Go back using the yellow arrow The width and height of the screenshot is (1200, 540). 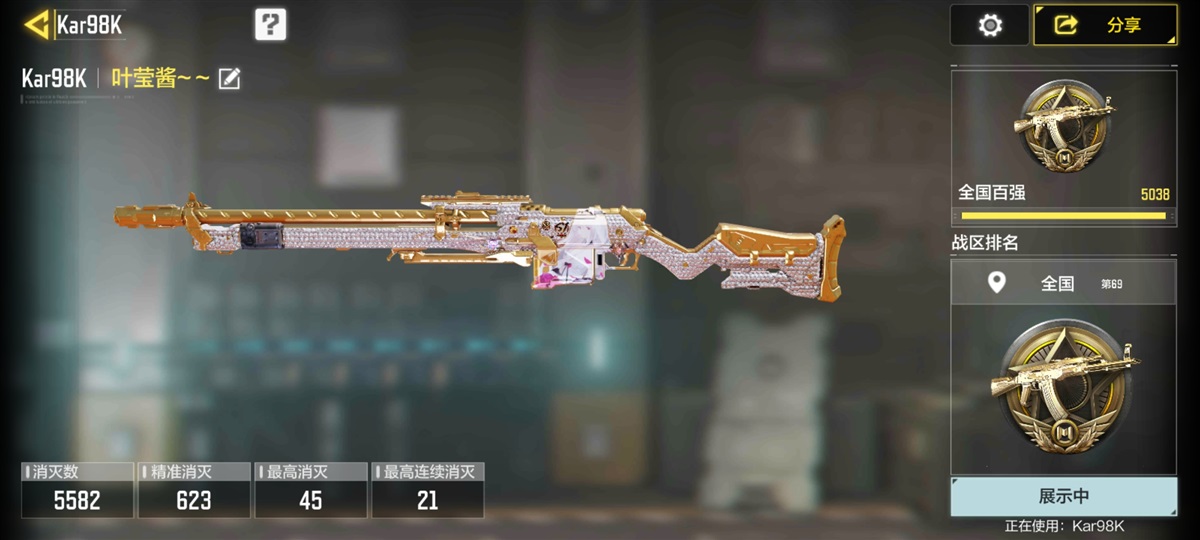tap(37, 24)
